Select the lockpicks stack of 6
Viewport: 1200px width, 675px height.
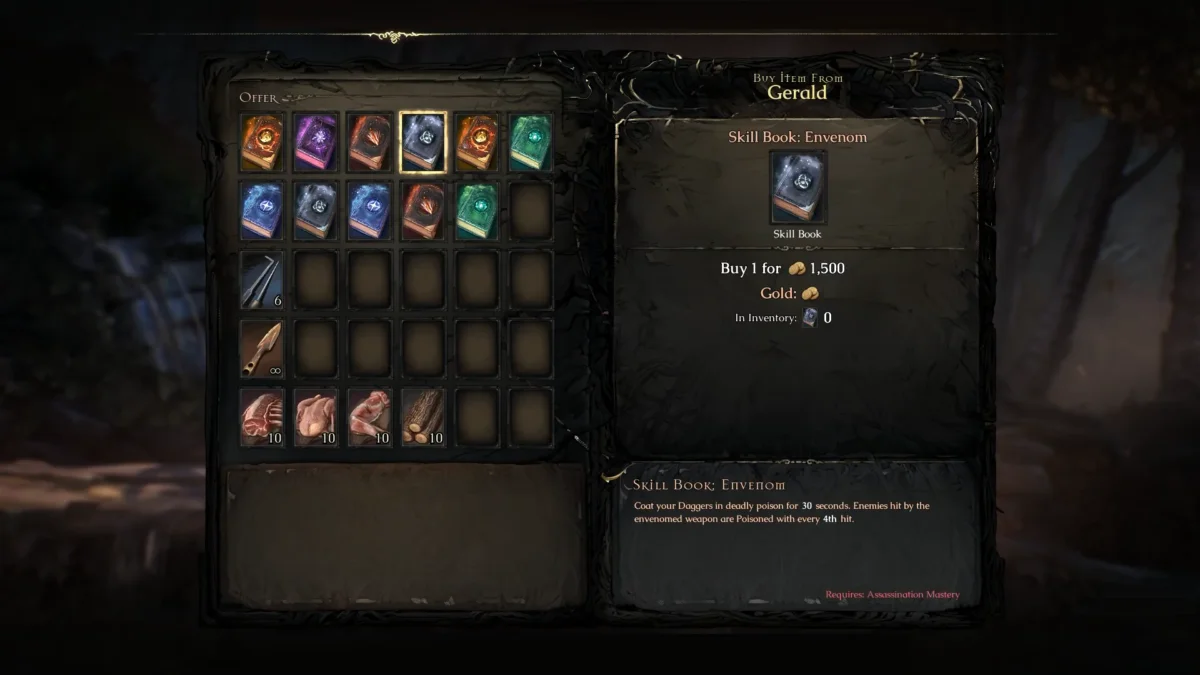[x=261, y=279]
